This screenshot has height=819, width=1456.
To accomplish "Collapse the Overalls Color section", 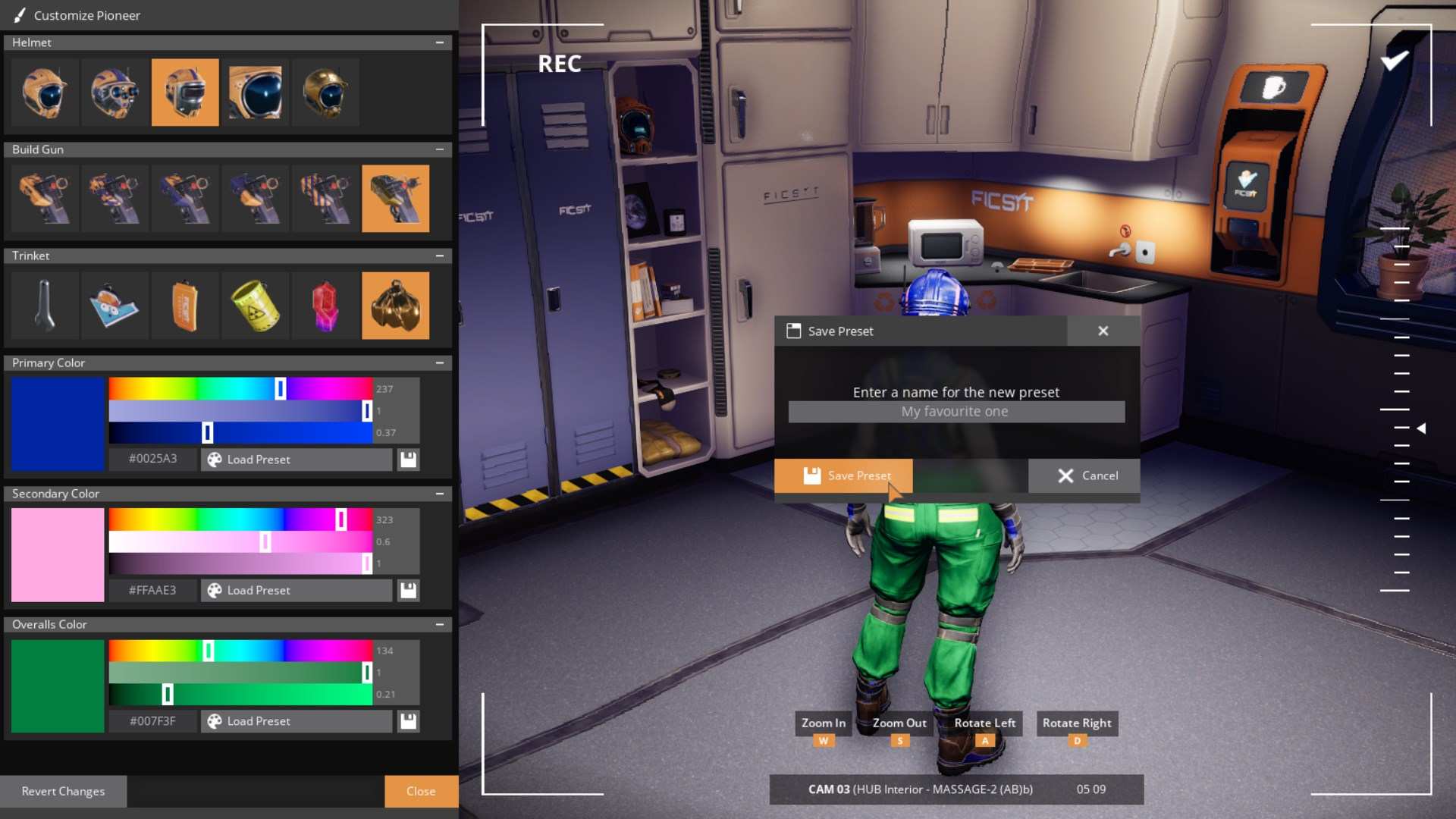I will 441,624.
